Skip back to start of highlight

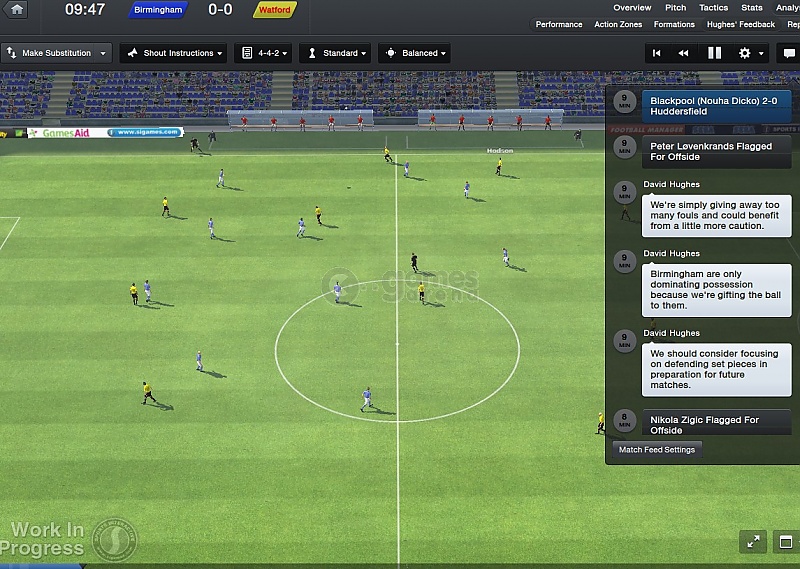click(x=657, y=53)
